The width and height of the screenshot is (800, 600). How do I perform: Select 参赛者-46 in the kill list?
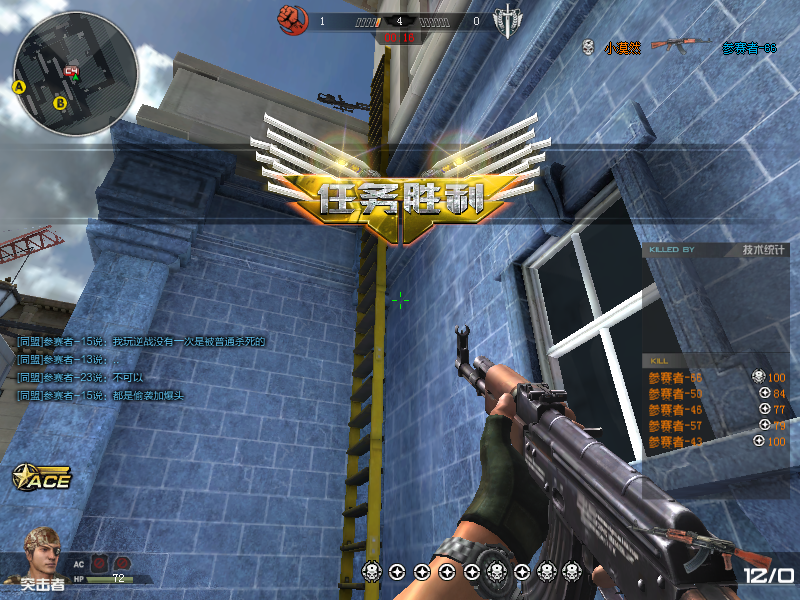[675, 409]
